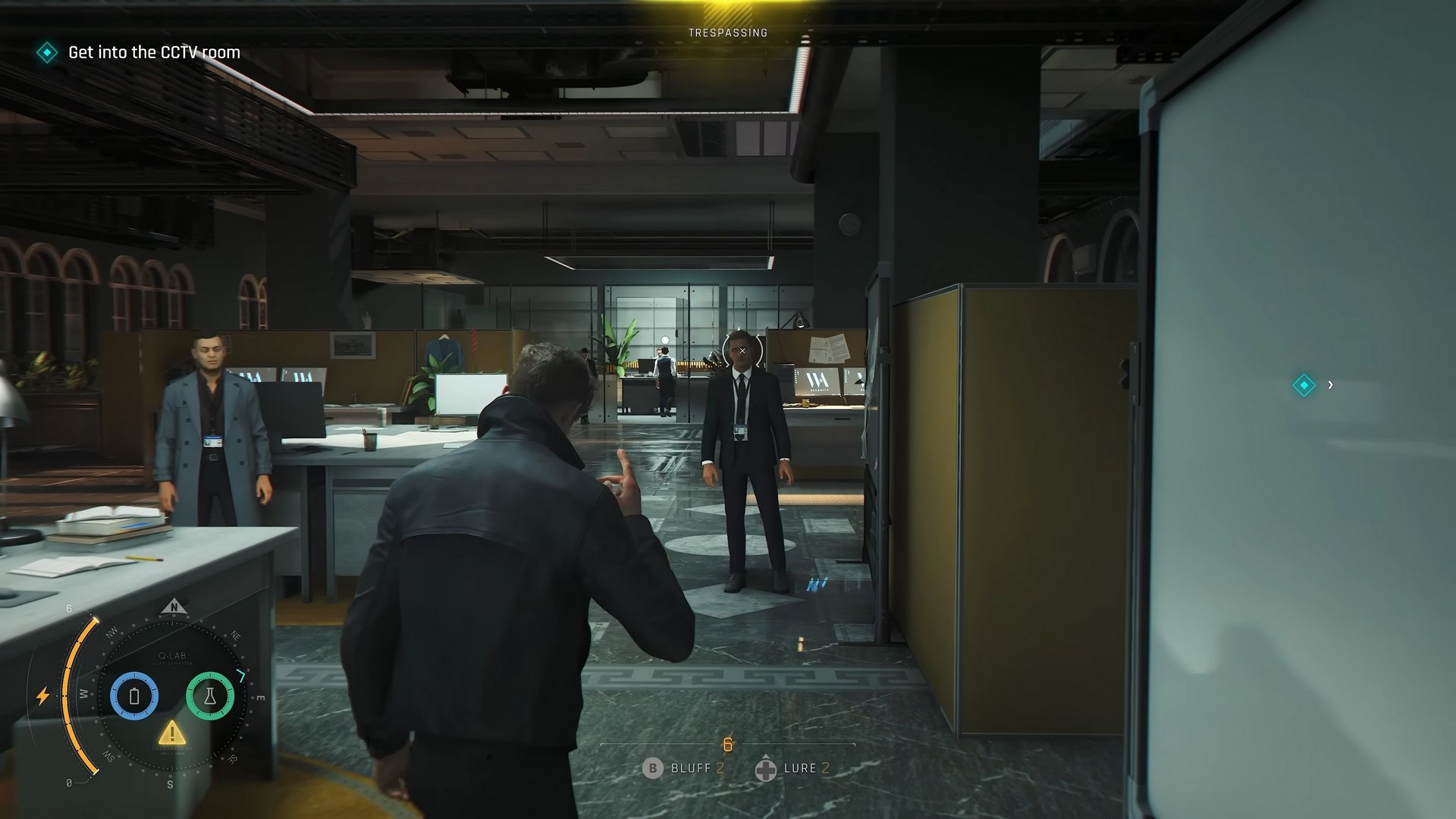Image resolution: width=1456 pixels, height=819 pixels.
Task: Click the B button icon for Bluff
Action: pos(653,768)
